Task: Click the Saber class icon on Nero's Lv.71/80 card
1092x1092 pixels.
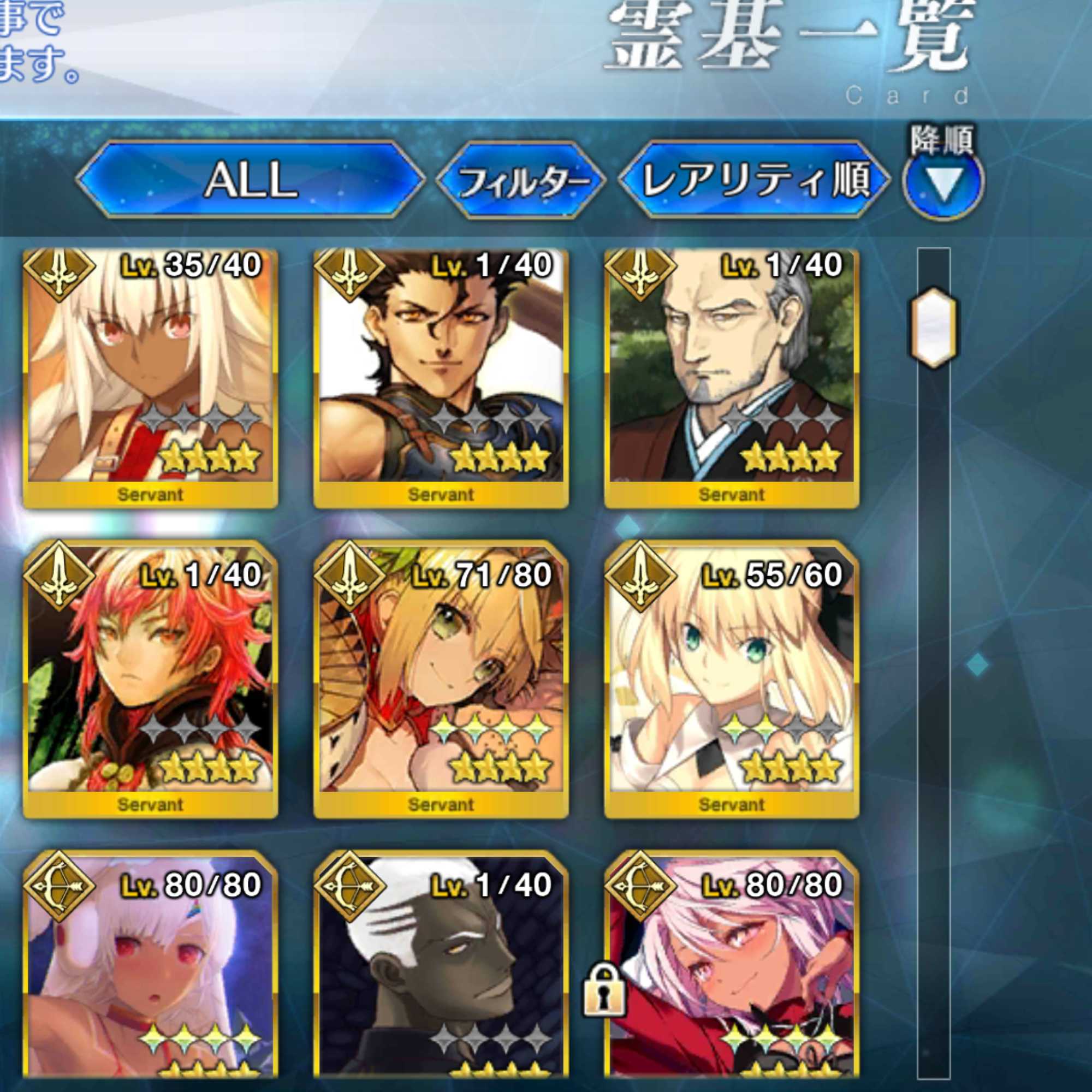Action: pos(351,579)
